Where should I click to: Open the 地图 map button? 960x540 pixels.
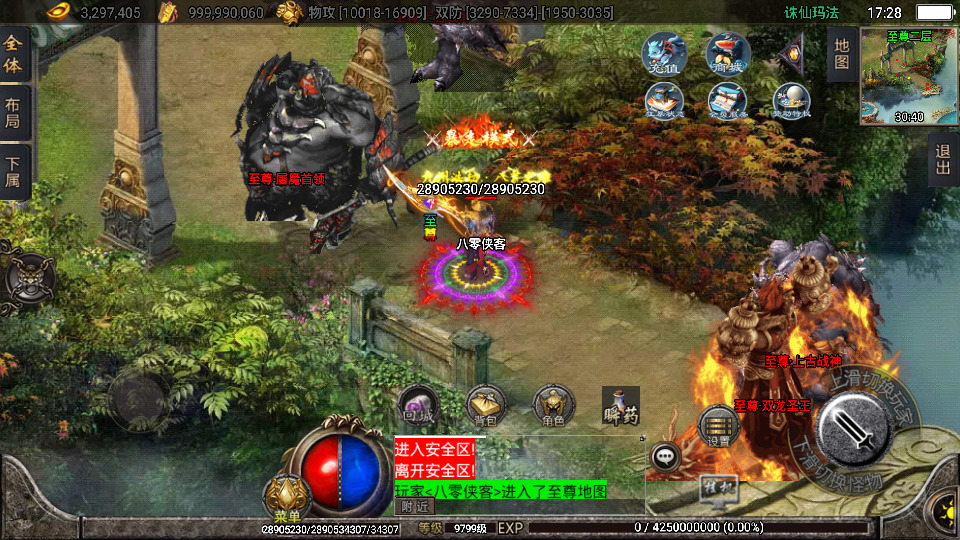[842, 54]
